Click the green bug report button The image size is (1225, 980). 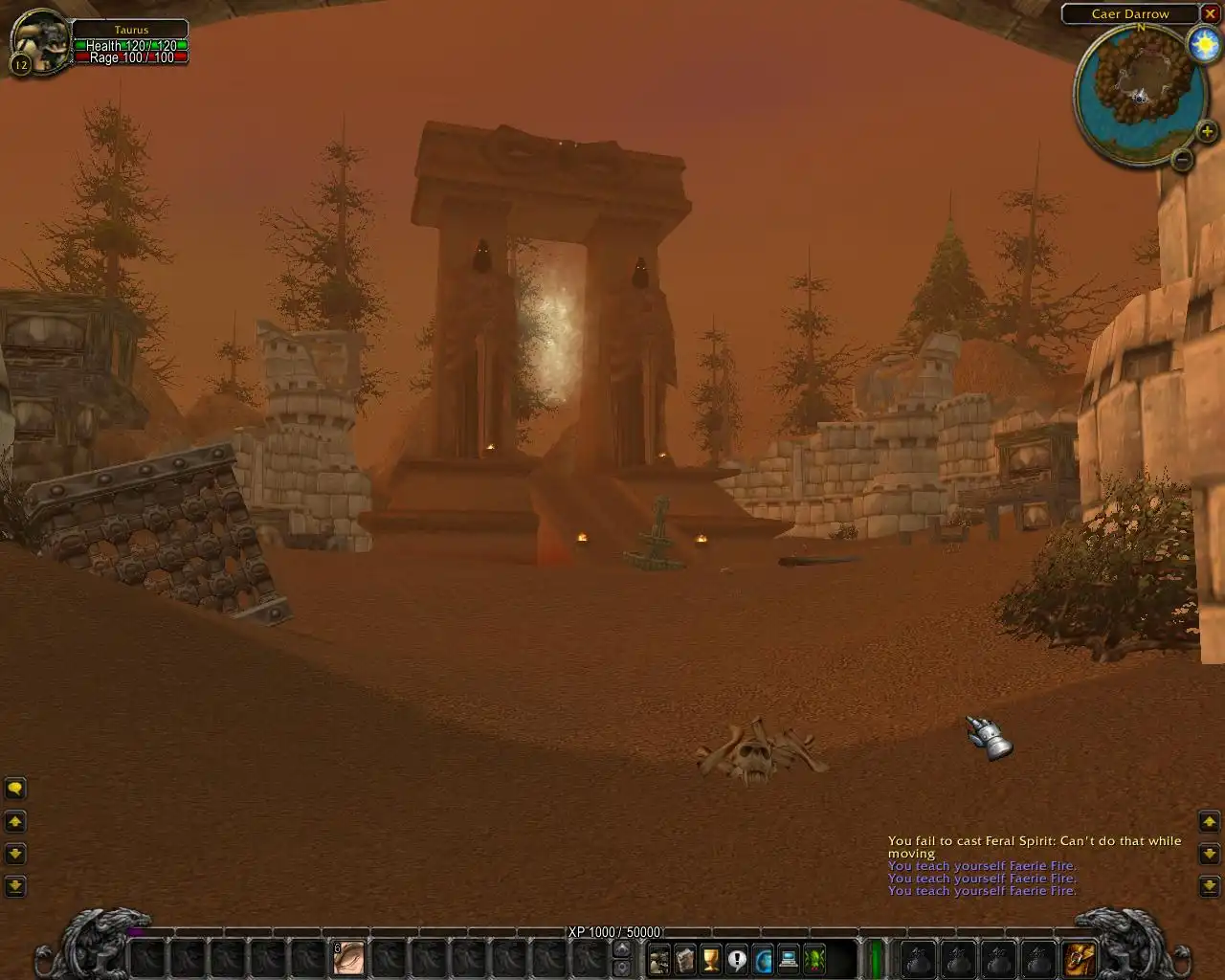point(814,958)
